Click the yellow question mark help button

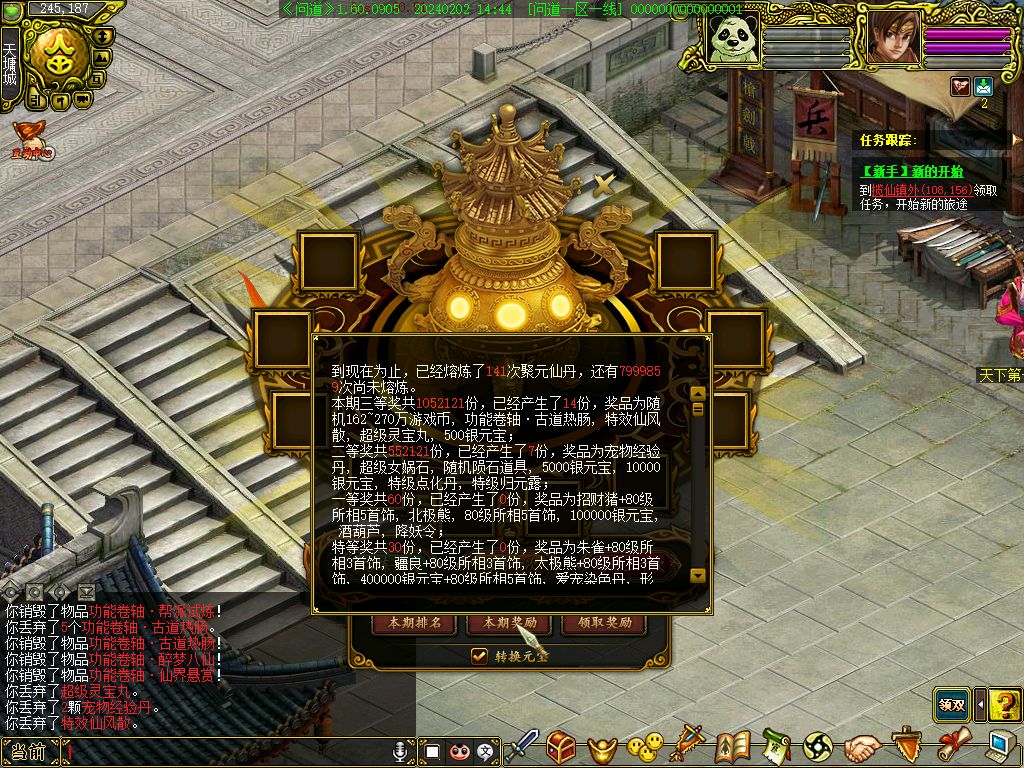1005,704
